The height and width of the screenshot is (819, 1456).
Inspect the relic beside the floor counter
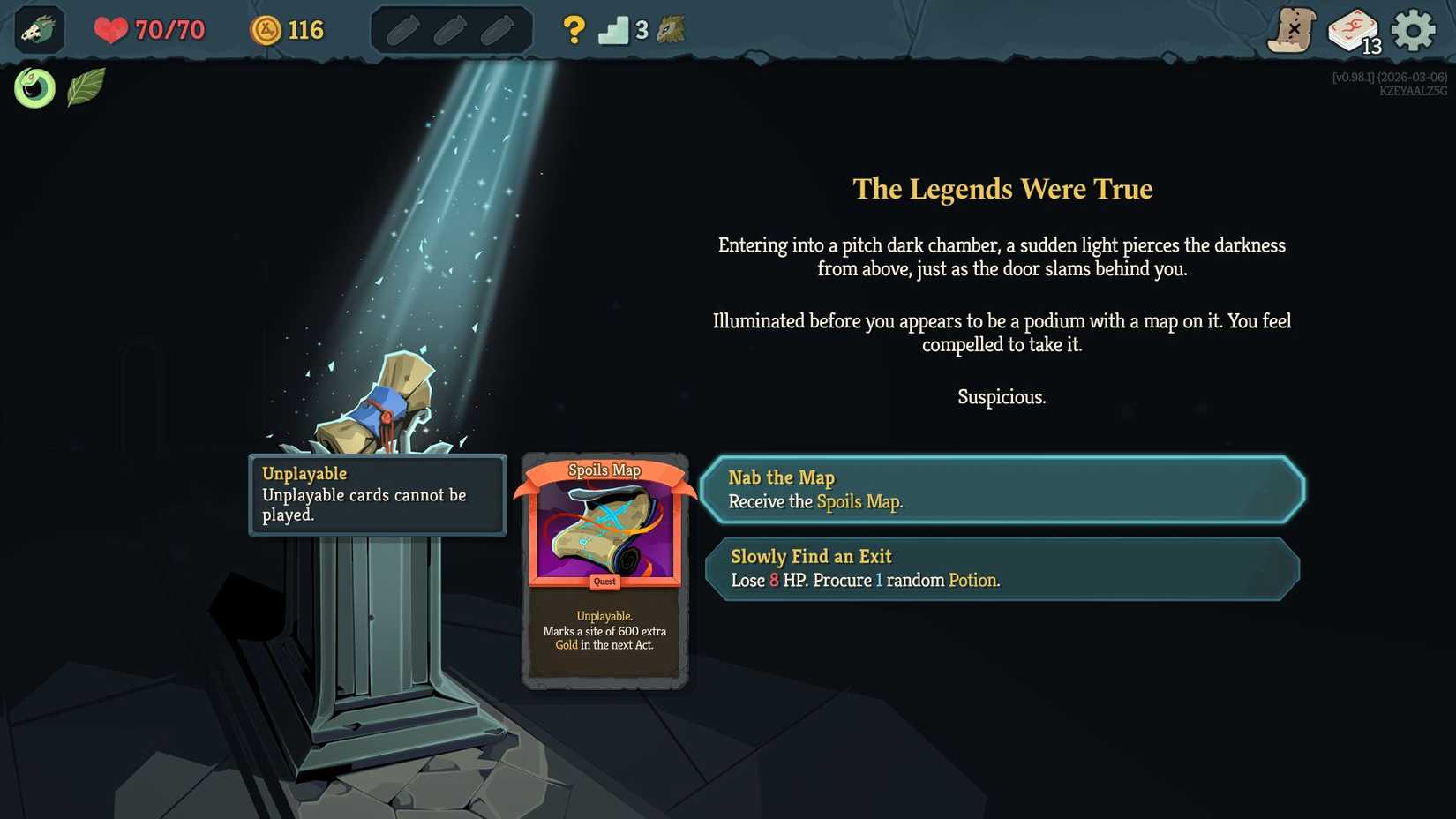click(671, 29)
